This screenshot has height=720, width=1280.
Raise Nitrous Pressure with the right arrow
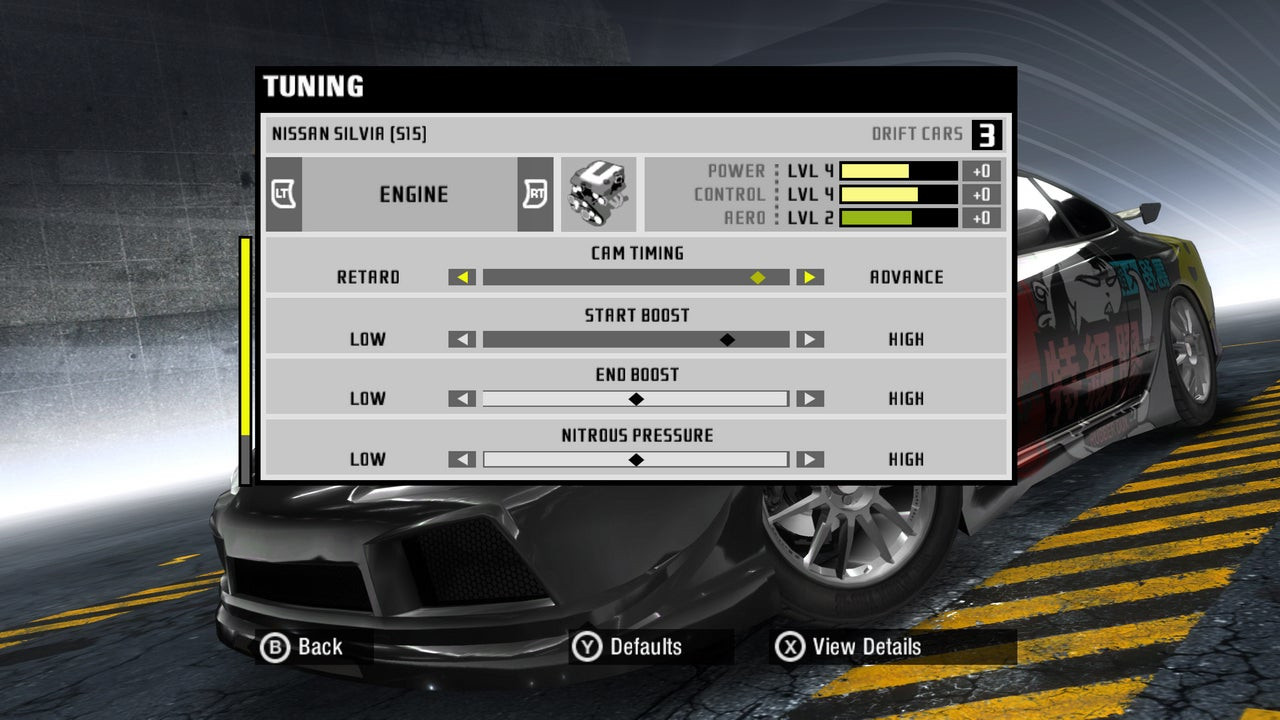810,460
